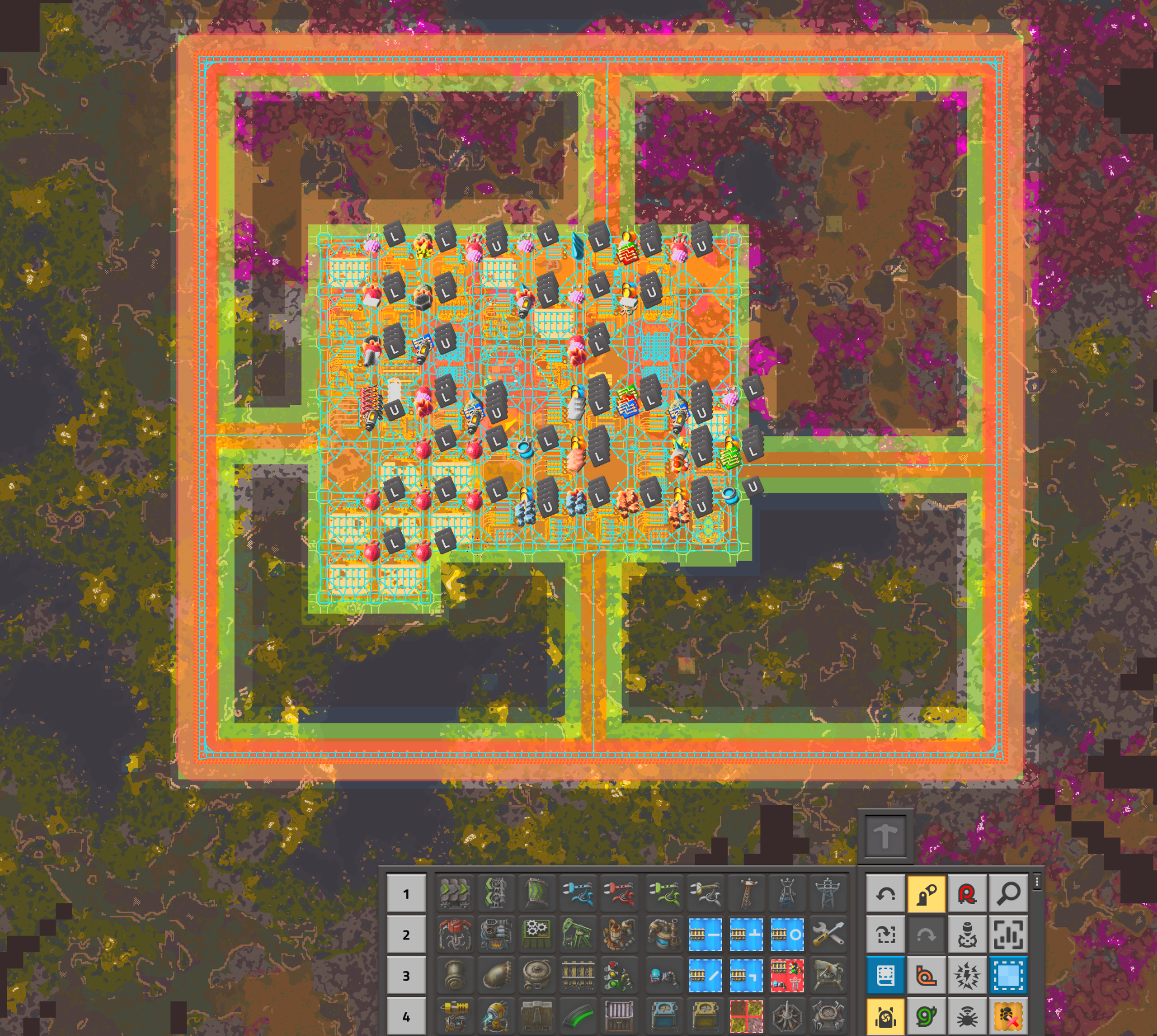
Task: Select the blue fast inserter in the quickbar
Action: (577, 893)
